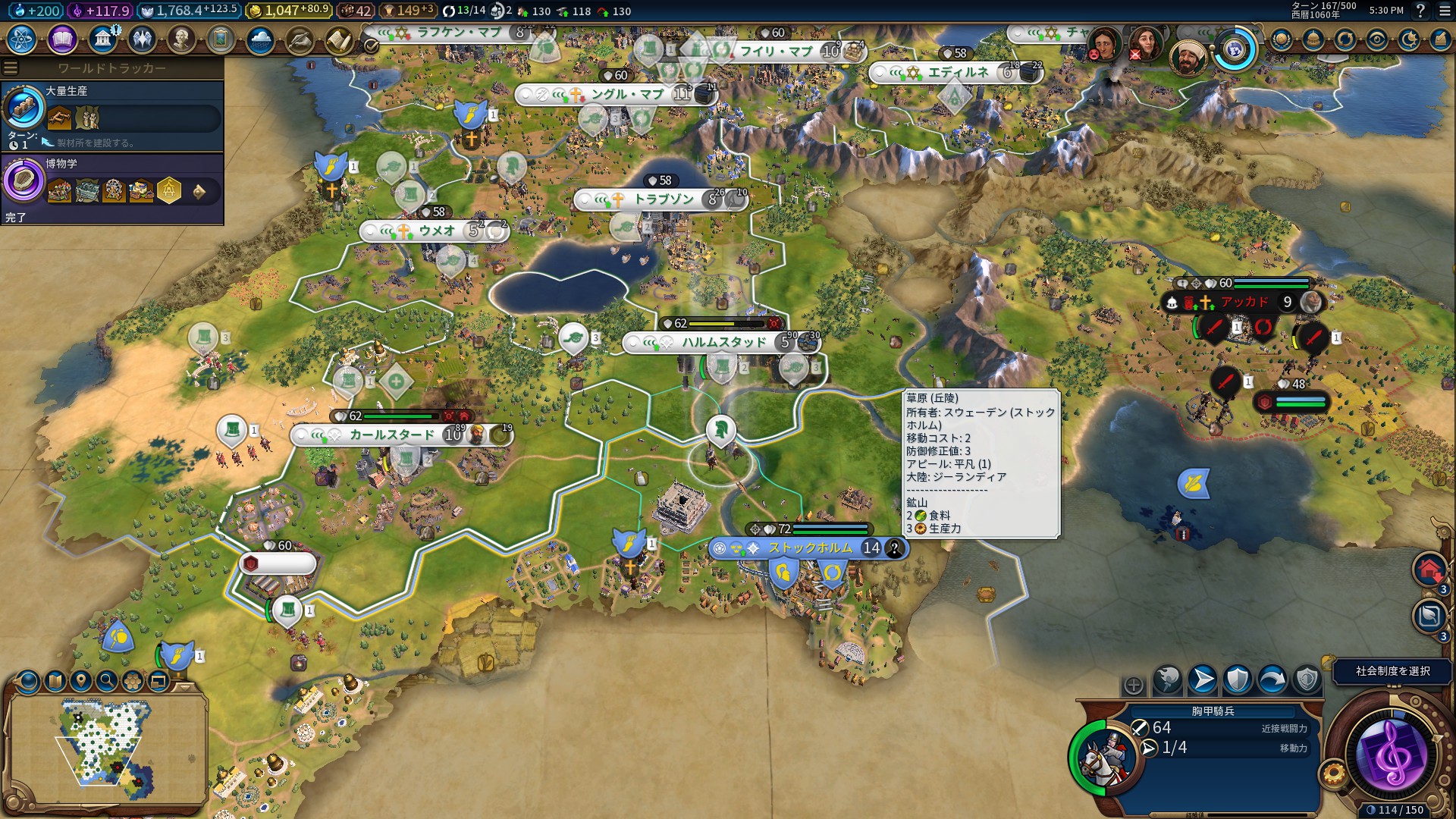
Task: Skip turn with curved arrow command
Action: pyautogui.click(x=1272, y=680)
